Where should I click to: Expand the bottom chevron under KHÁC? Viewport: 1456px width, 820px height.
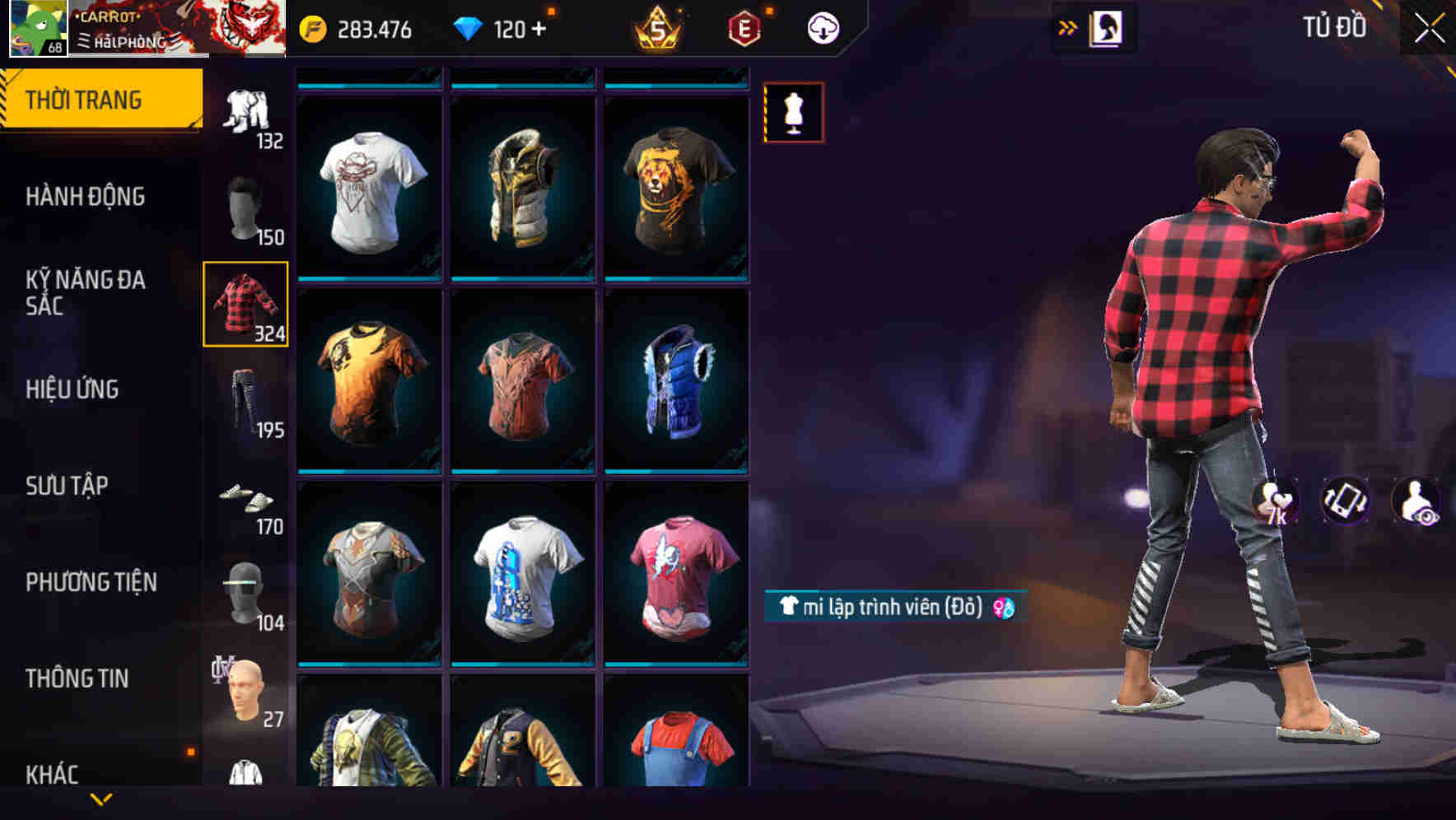(x=101, y=799)
